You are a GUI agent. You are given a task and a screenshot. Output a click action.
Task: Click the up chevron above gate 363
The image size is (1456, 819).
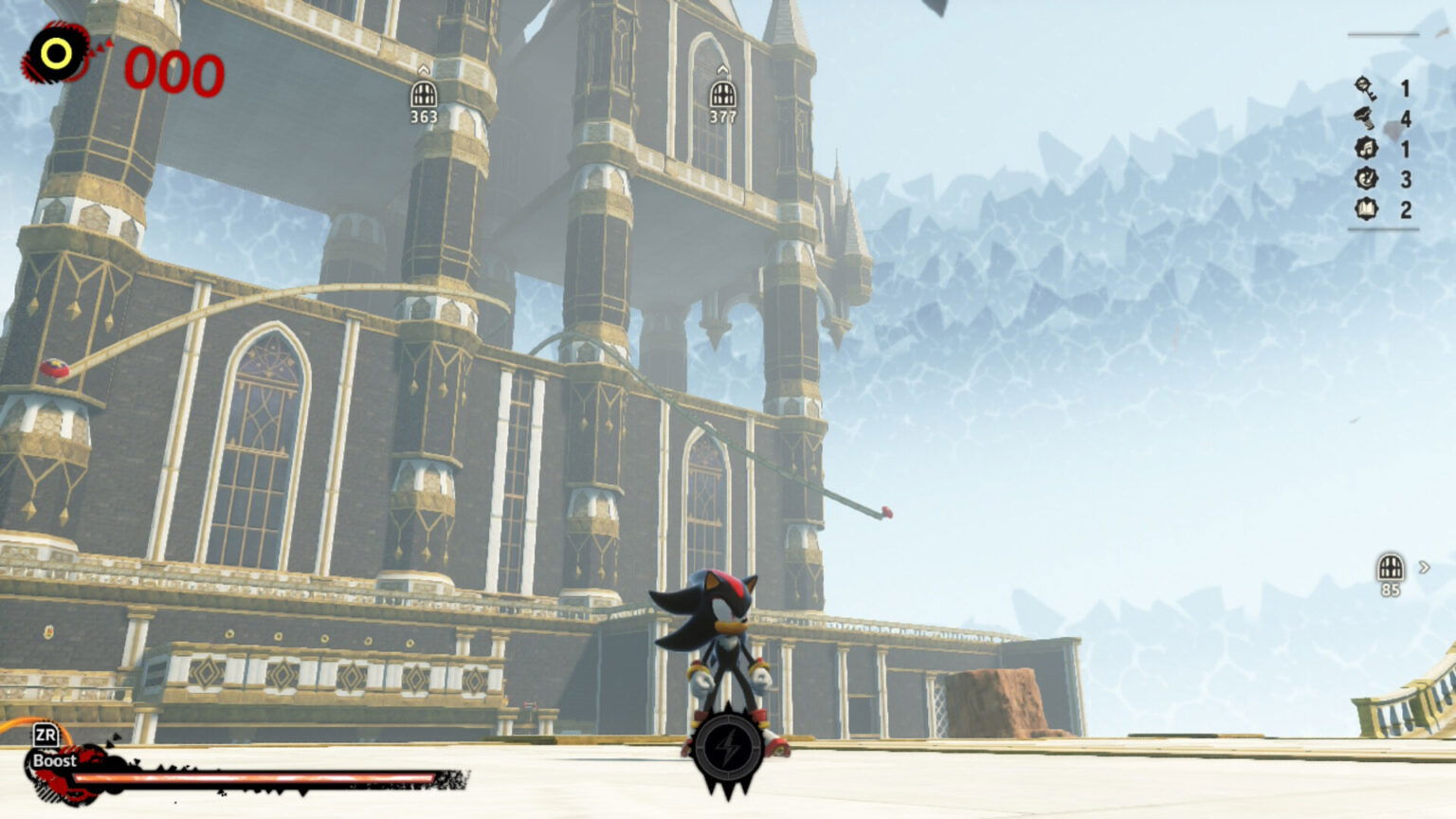(423, 67)
